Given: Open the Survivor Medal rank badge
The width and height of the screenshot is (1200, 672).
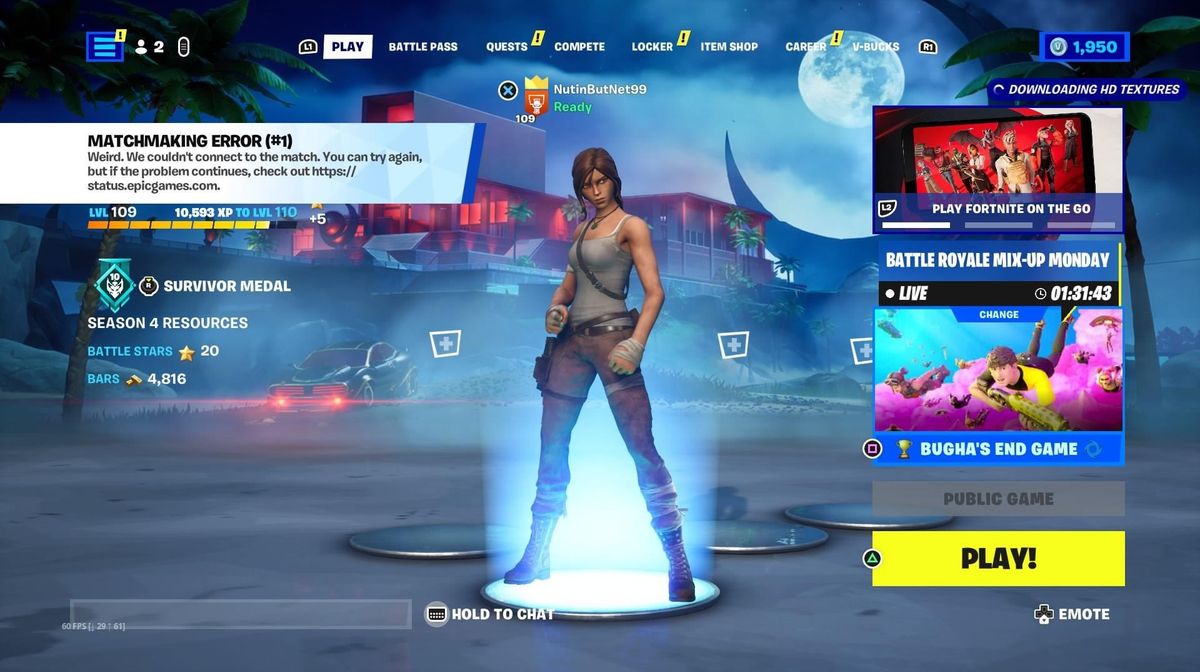Looking at the screenshot, I should [114, 286].
